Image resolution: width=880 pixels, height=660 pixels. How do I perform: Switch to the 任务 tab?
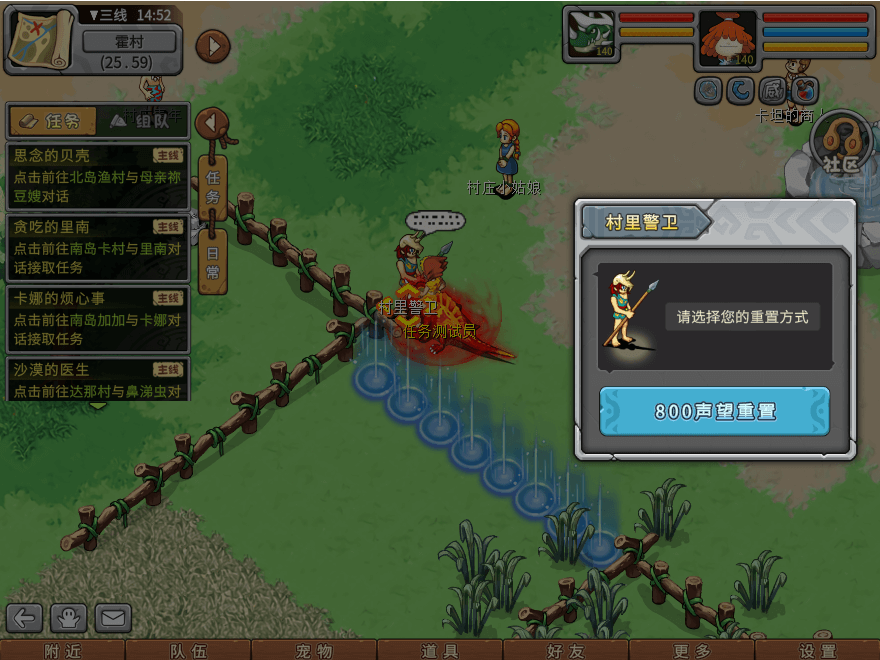click(51, 121)
